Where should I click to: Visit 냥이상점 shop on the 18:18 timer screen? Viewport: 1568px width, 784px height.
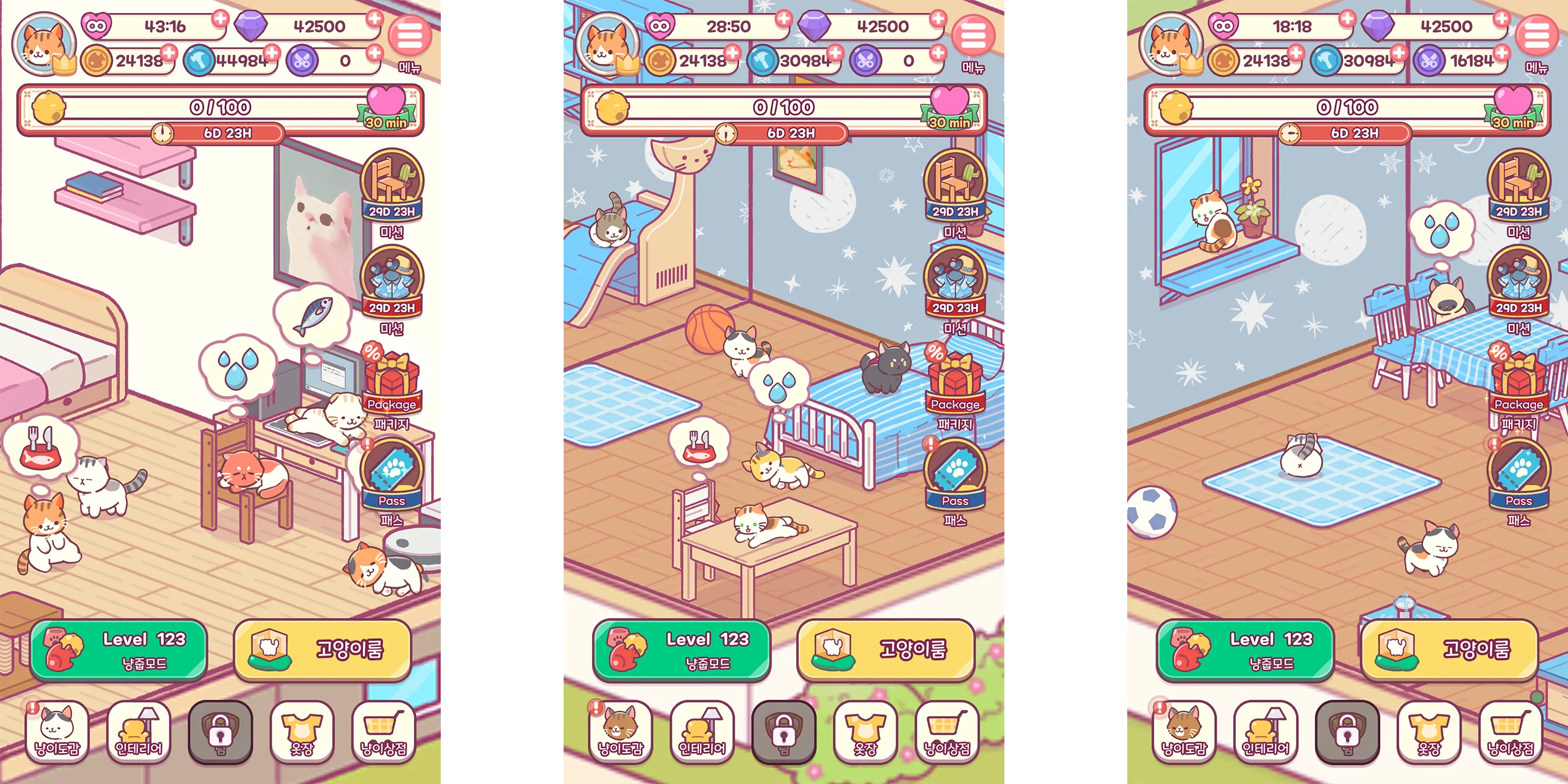pyautogui.click(x=1510, y=732)
